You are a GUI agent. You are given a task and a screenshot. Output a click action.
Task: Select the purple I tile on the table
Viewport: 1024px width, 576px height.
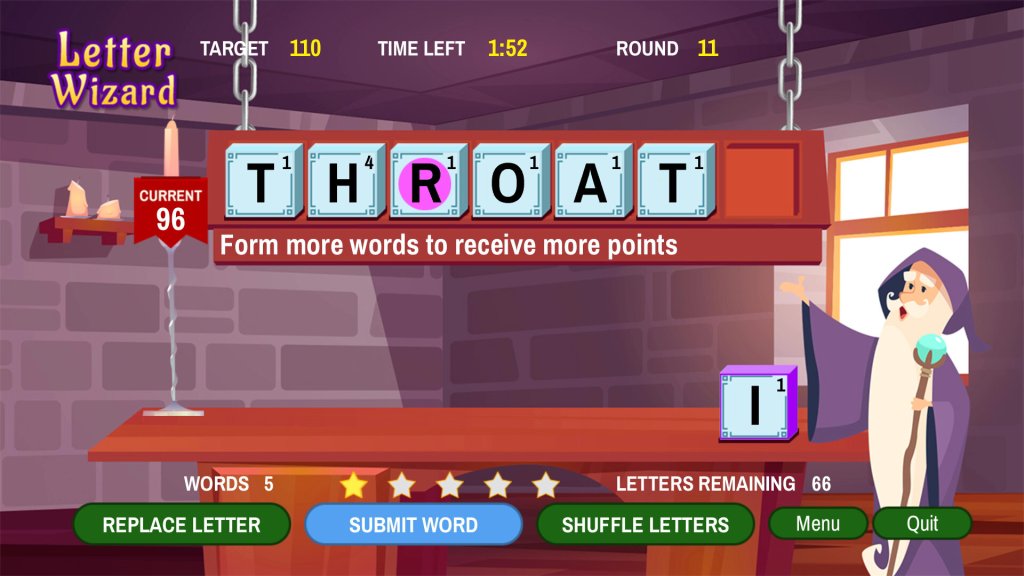point(758,403)
